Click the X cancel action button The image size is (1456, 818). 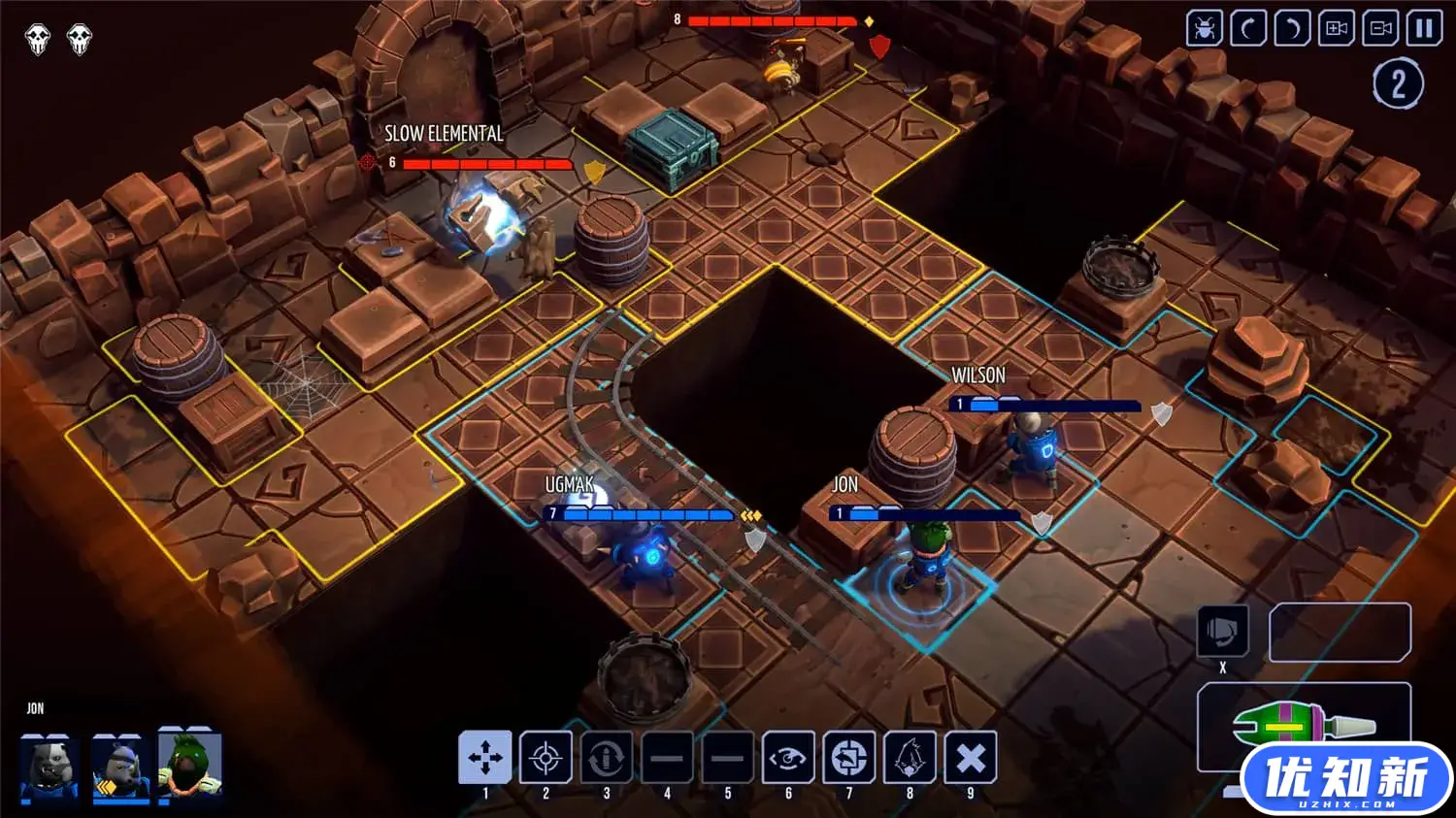[x=971, y=757]
